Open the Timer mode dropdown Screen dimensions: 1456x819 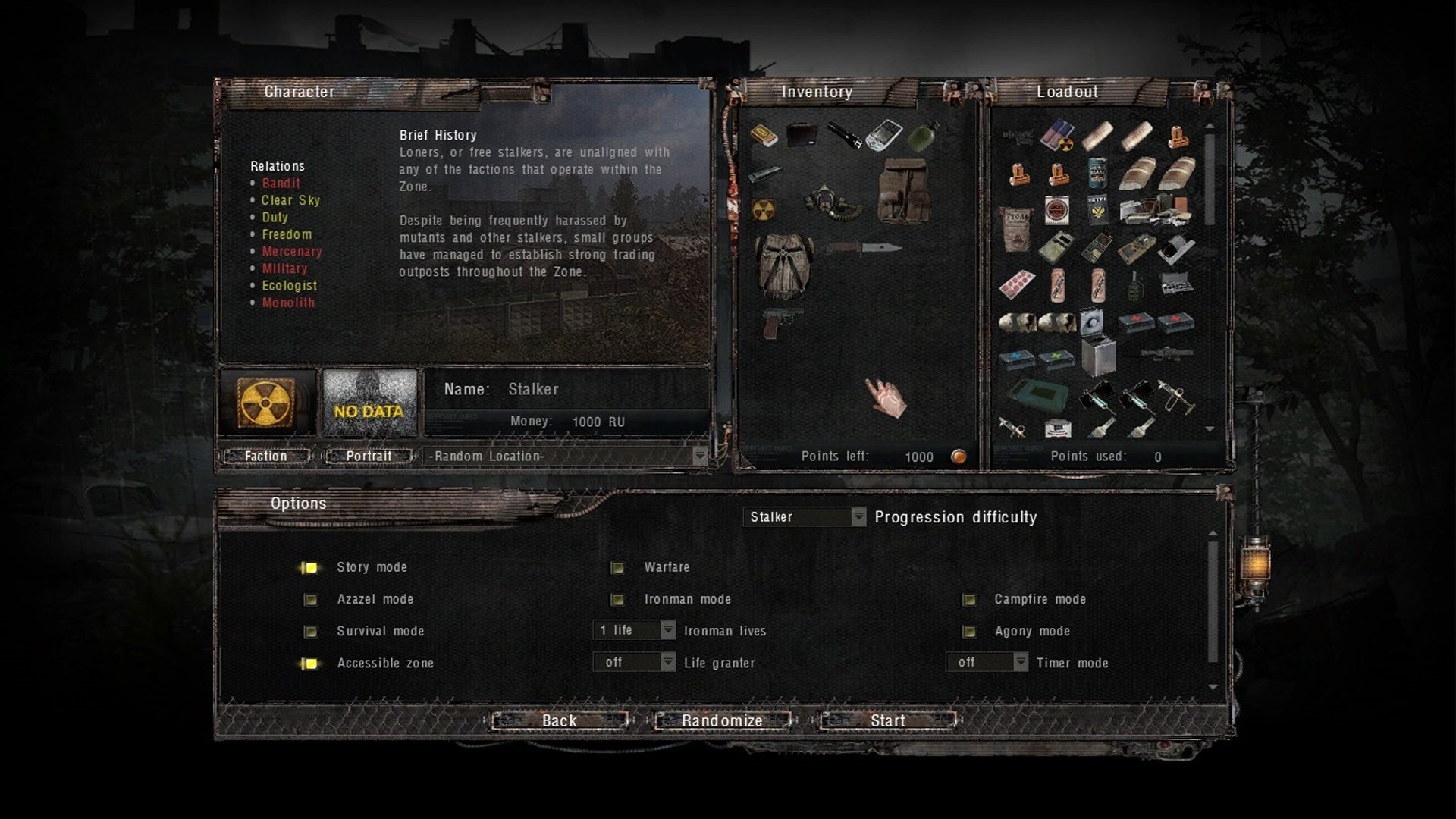pyautogui.click(x=987, y=662)
